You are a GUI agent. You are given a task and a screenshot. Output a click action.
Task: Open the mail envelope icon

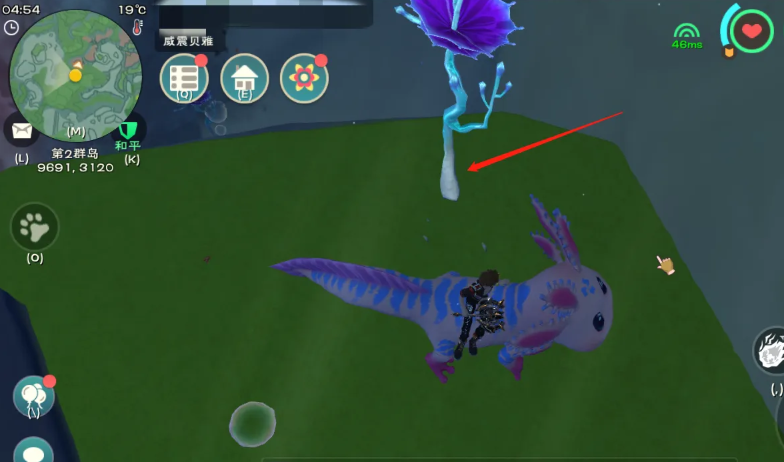(x=21, y=131)
